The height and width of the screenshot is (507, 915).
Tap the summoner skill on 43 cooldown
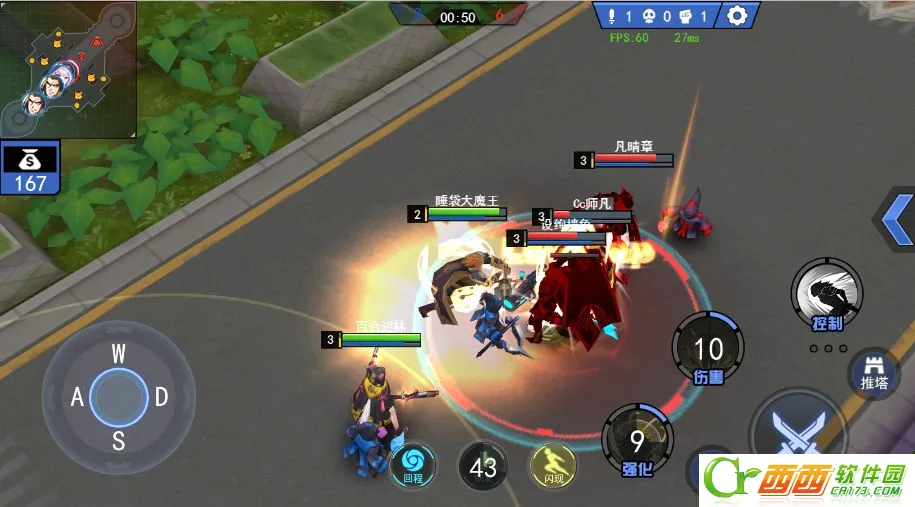pos(483,467)
